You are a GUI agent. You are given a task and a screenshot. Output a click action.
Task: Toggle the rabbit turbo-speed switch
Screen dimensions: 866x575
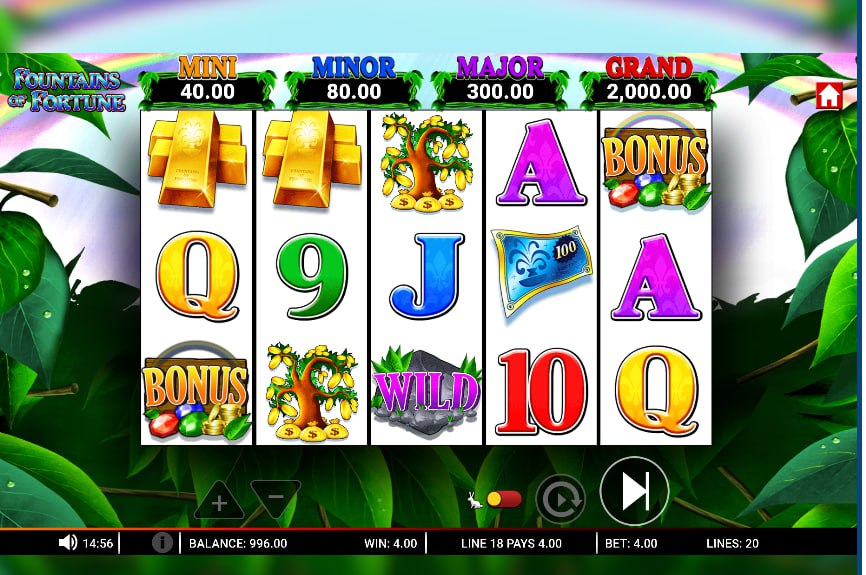503,499
